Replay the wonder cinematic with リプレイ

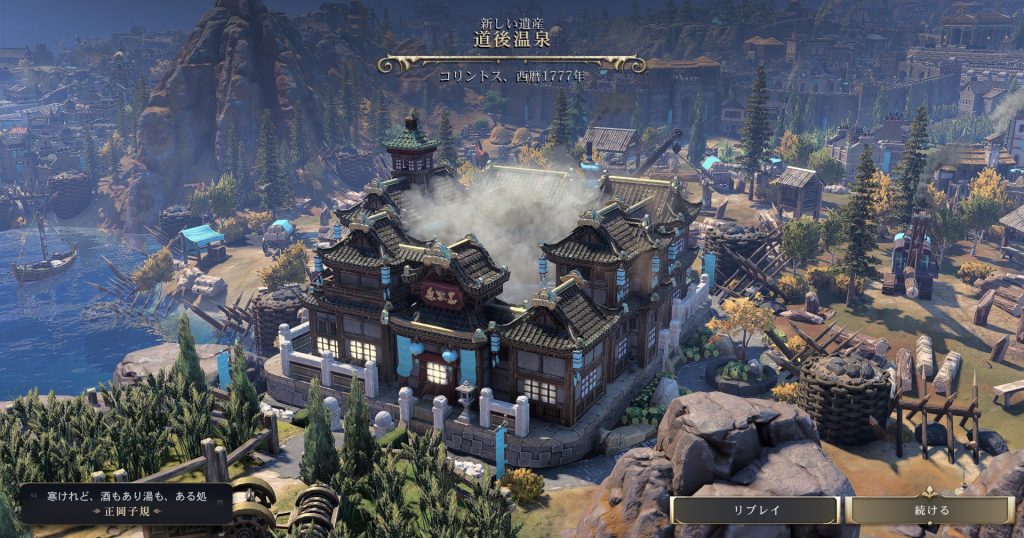coord(755,510)
